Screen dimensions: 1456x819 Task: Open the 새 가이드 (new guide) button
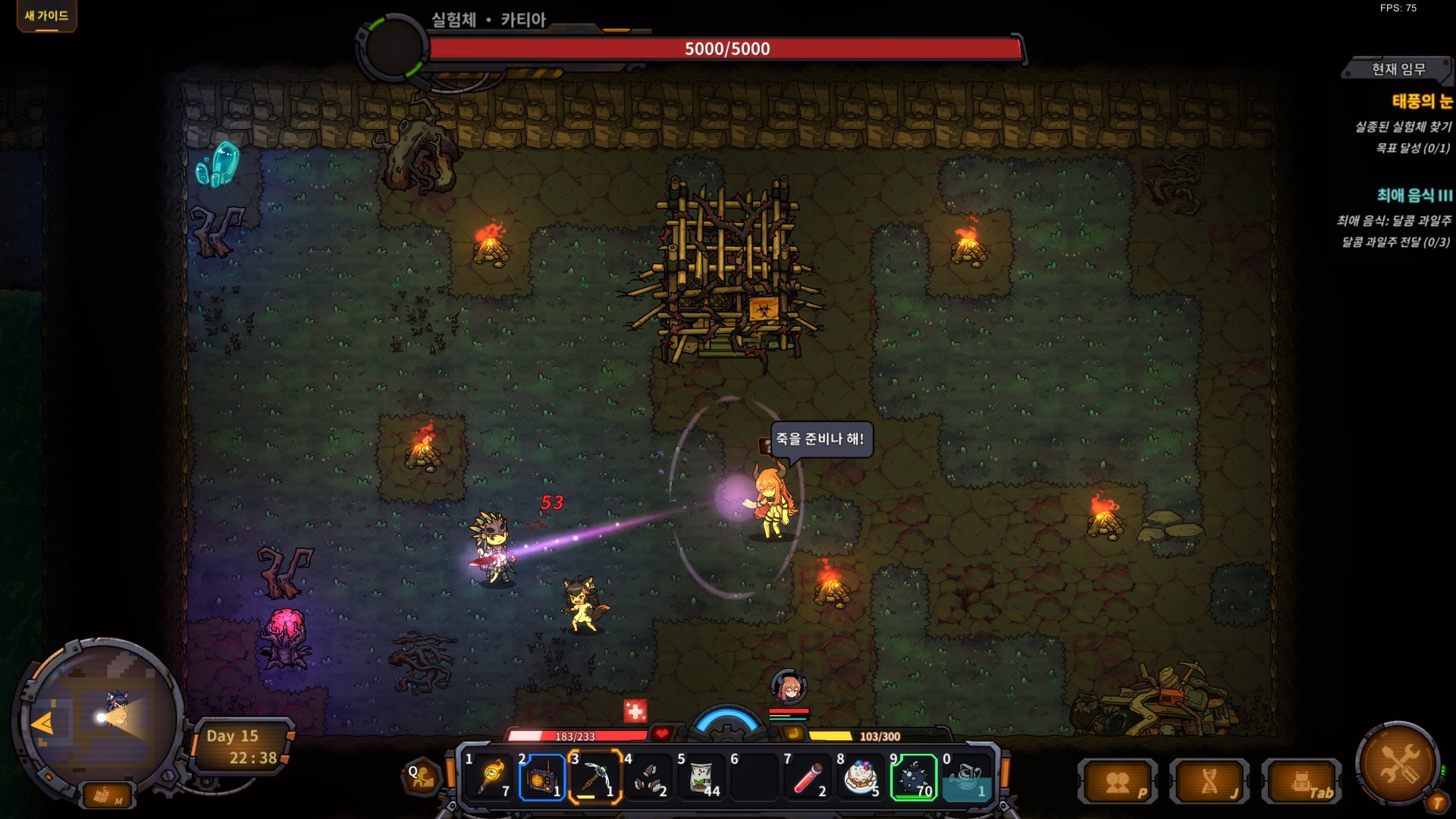[x=46, y=16]
